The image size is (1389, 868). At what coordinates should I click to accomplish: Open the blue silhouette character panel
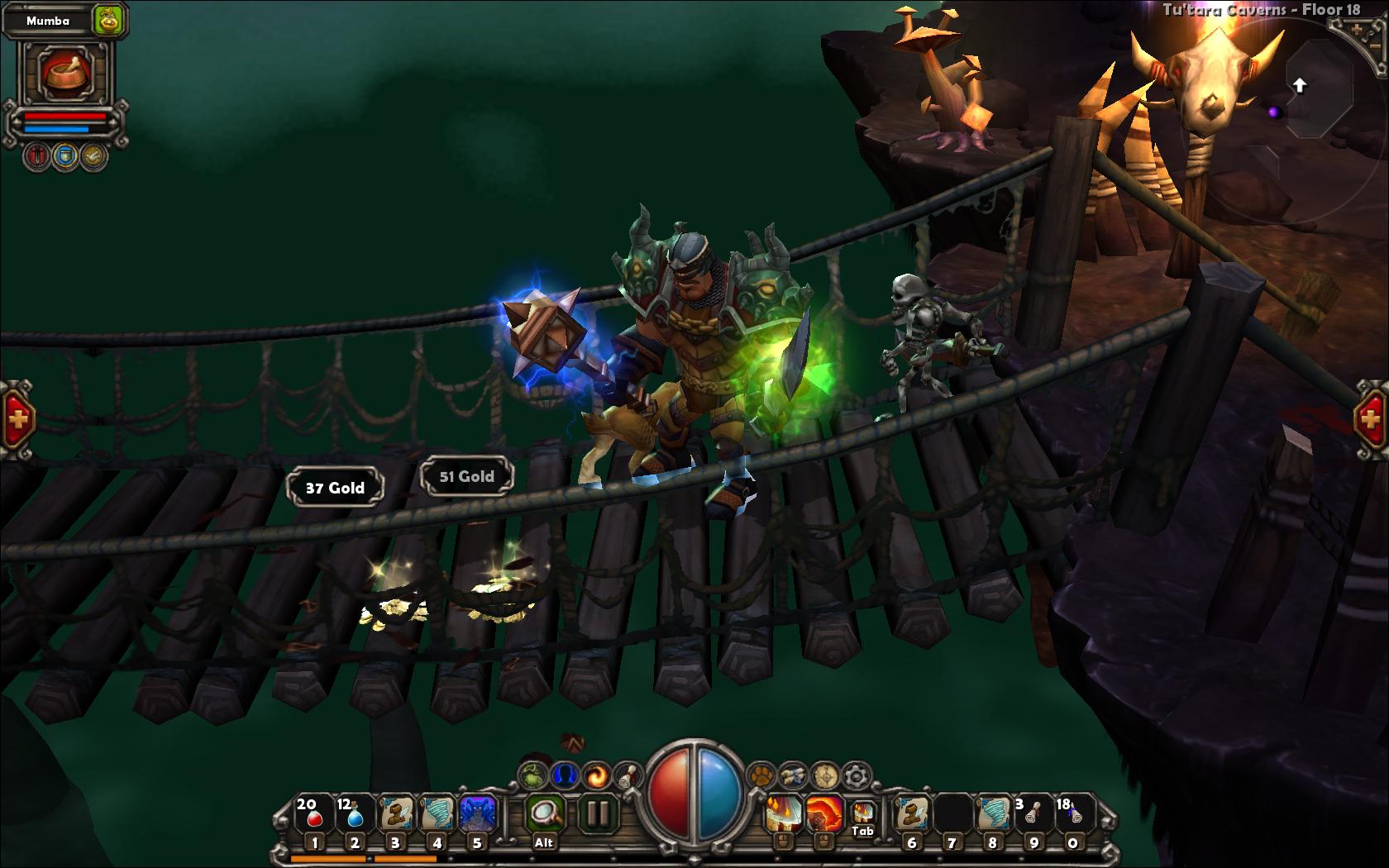565,775
